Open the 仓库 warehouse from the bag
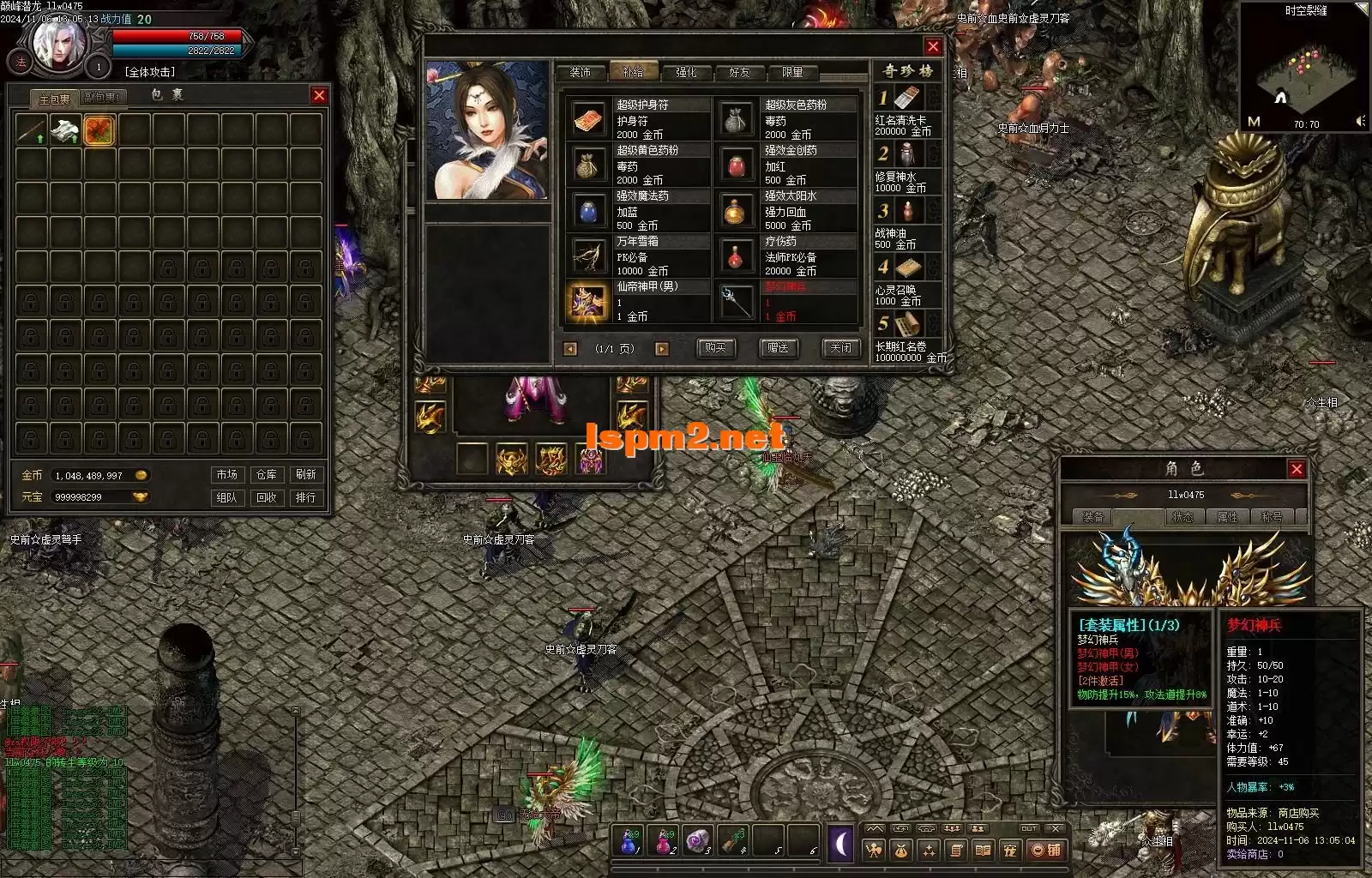Screen dimensions: 1372x878 point(267,475)
